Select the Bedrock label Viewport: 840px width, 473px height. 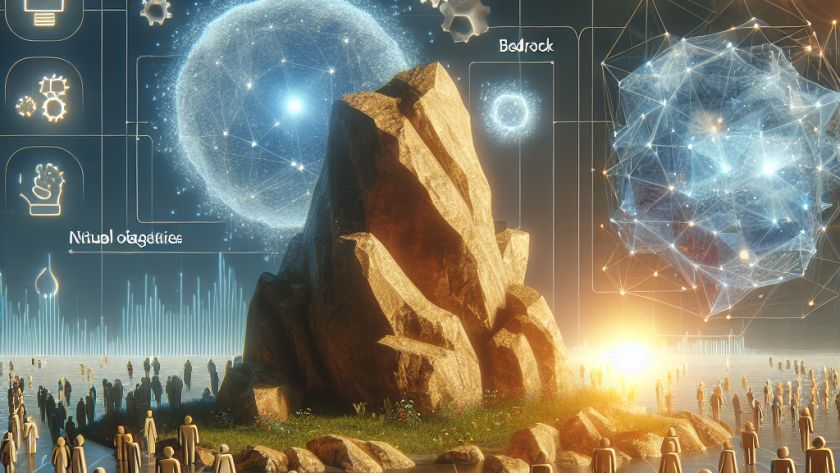coord(520,47)
